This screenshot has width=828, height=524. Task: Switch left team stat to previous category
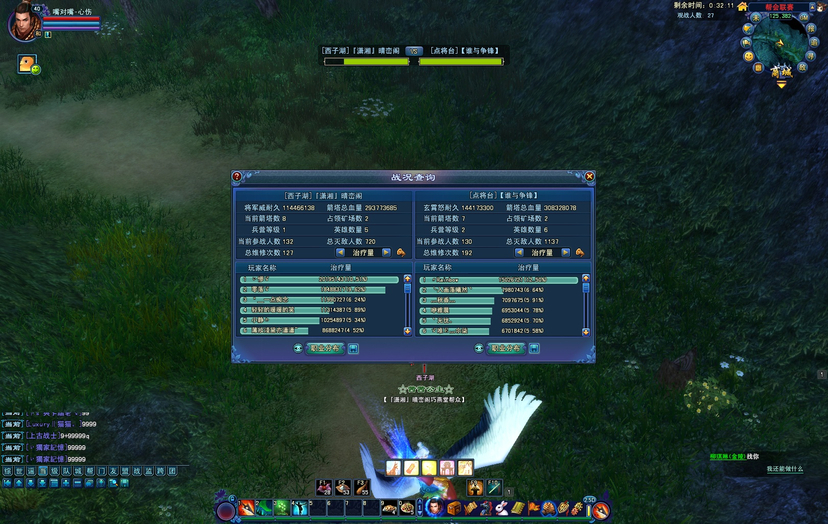point(341,253)
